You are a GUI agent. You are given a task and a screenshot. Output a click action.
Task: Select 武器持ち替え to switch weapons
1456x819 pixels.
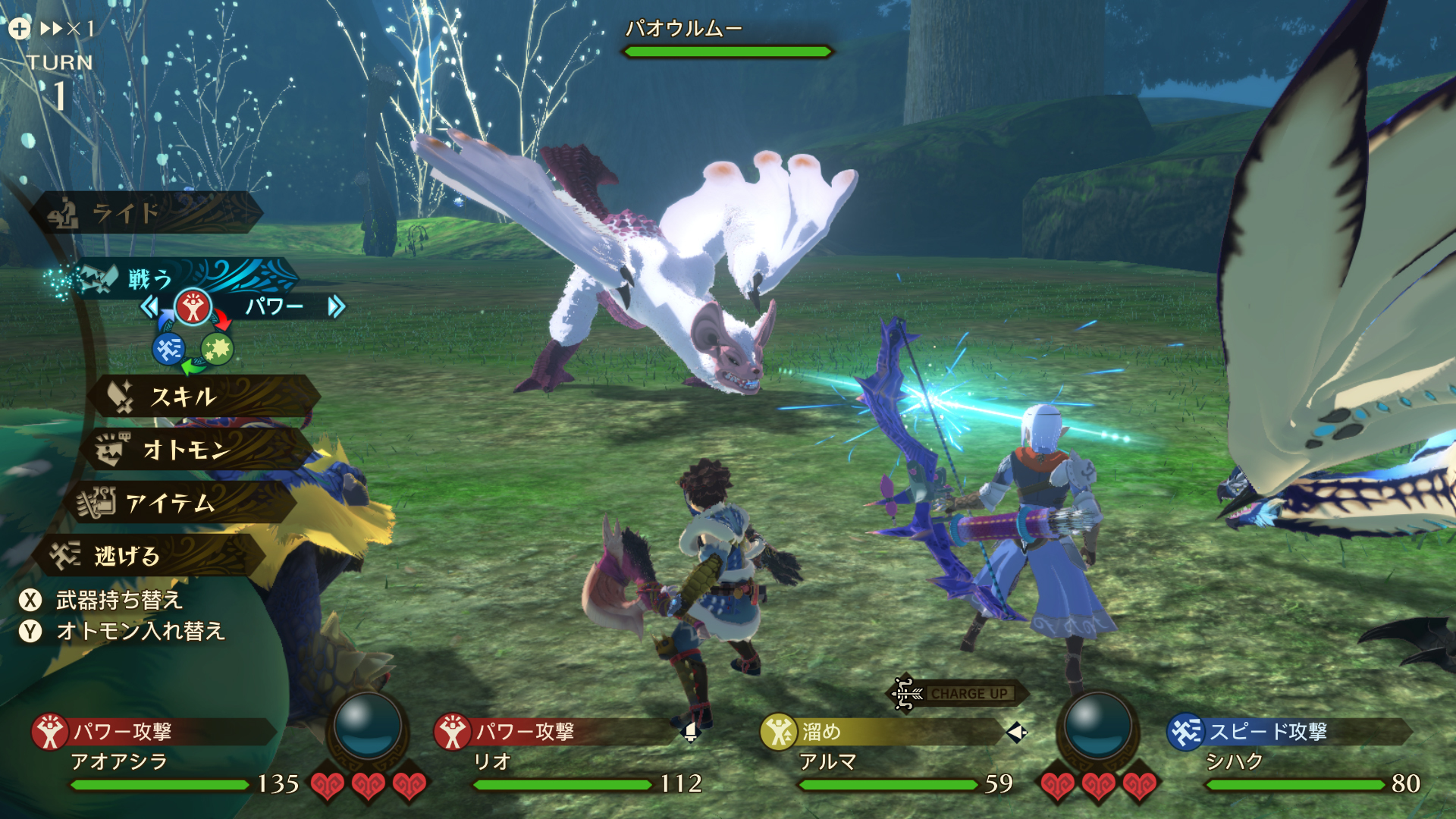(x=118, y=601)
